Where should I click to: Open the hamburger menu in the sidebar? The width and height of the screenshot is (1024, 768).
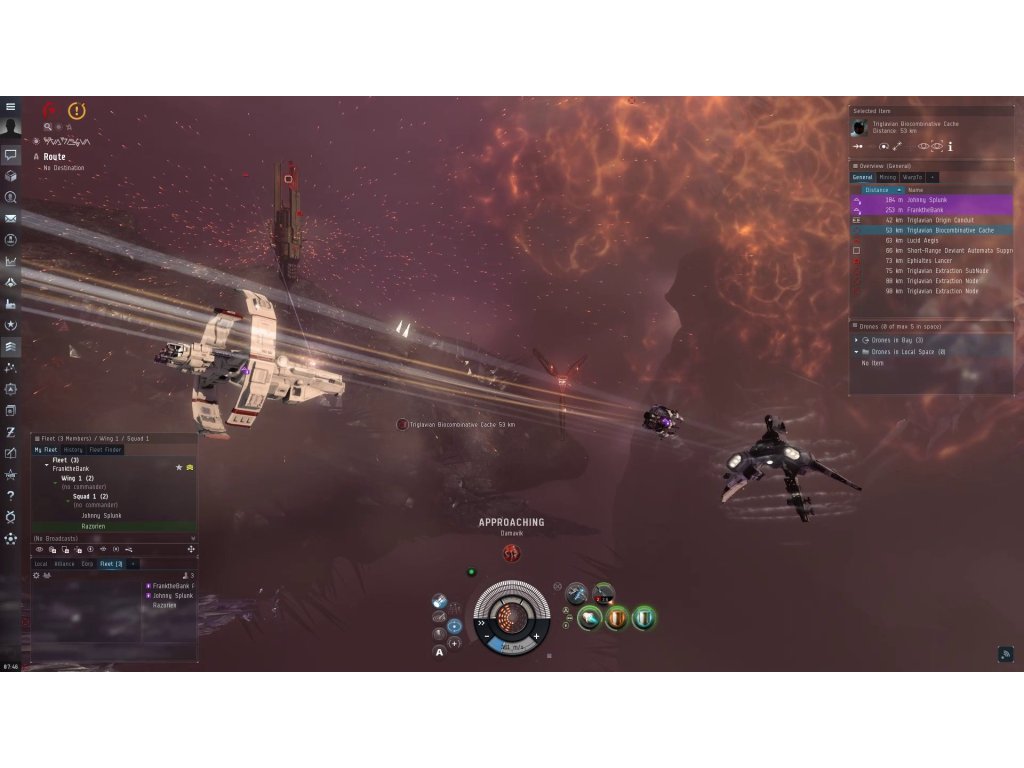pos(11,107)
